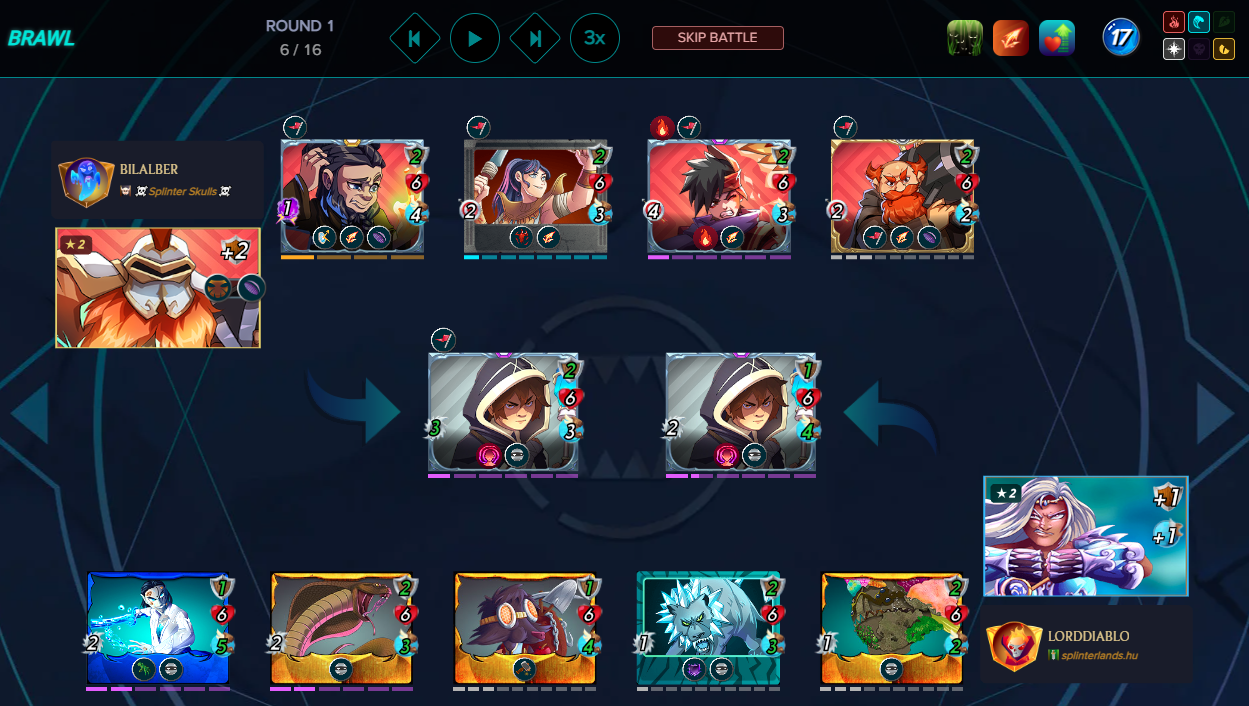The image size is (1249, 706).
Task: Click the large right arrow
Action: 1215,412
